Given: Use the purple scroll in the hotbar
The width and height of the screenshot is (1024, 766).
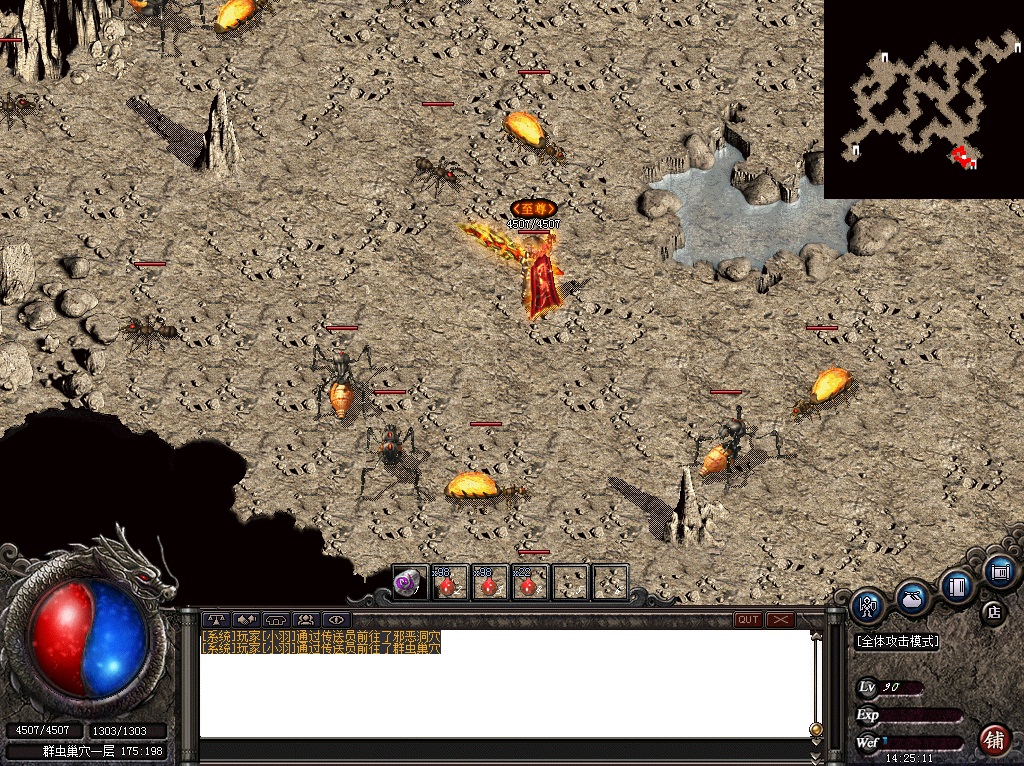Looking at the screenshot, I should 408,582.
